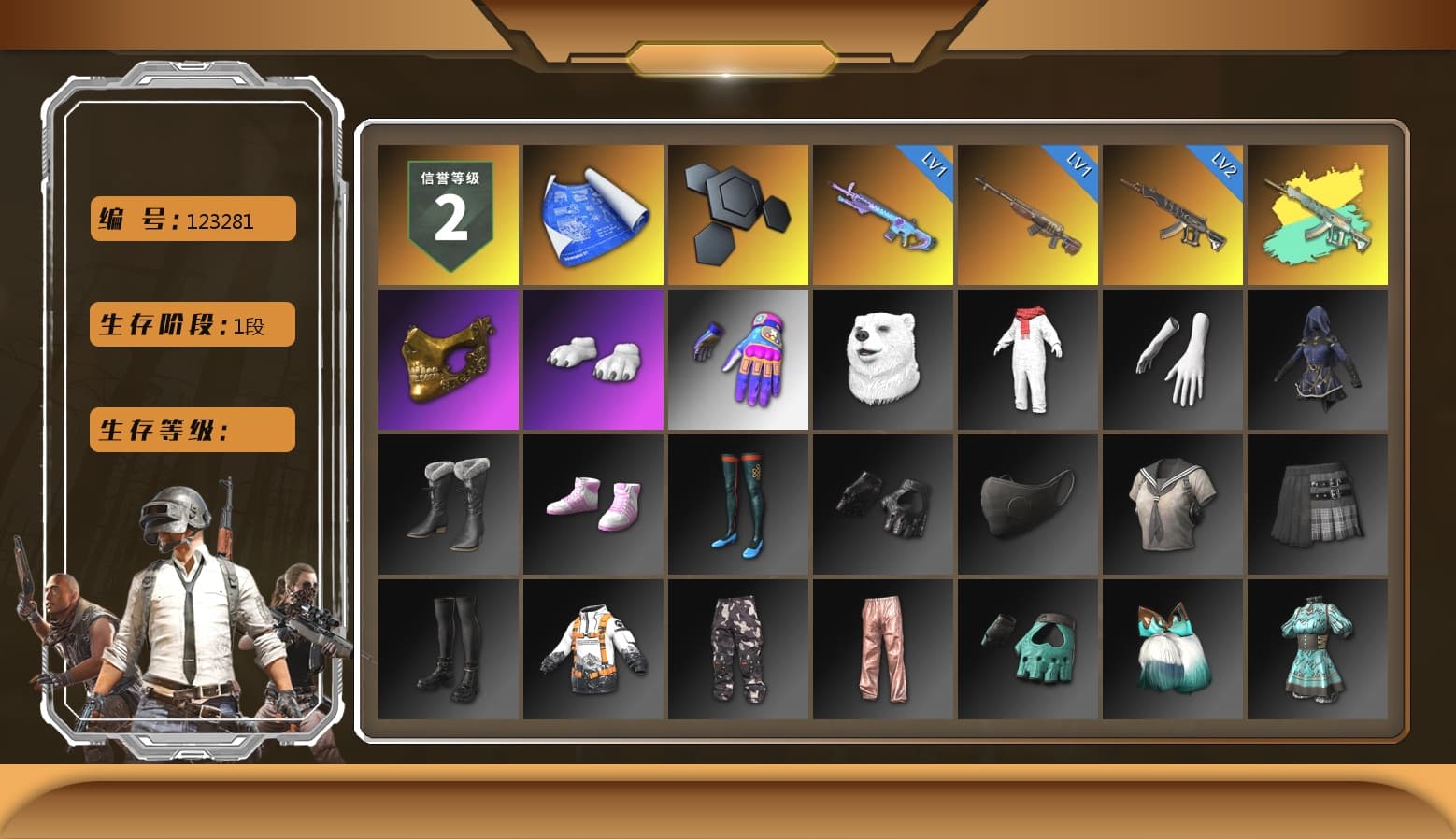The width and height of the screenshot is (1456, 839).
Task: Select the colorful racing gloves item
Action: click(x=737, y=359)
